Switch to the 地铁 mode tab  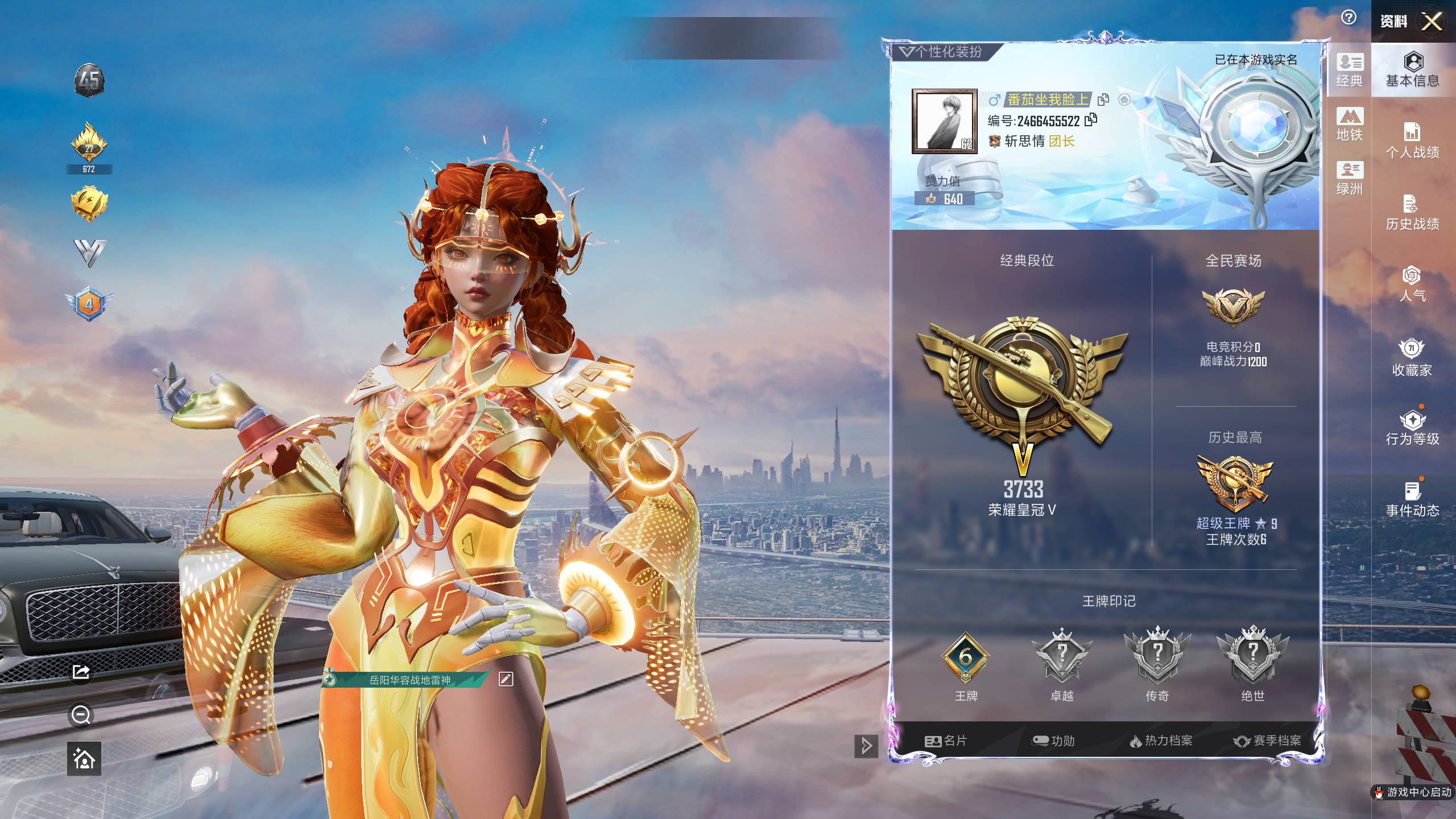coord(1350,124)
